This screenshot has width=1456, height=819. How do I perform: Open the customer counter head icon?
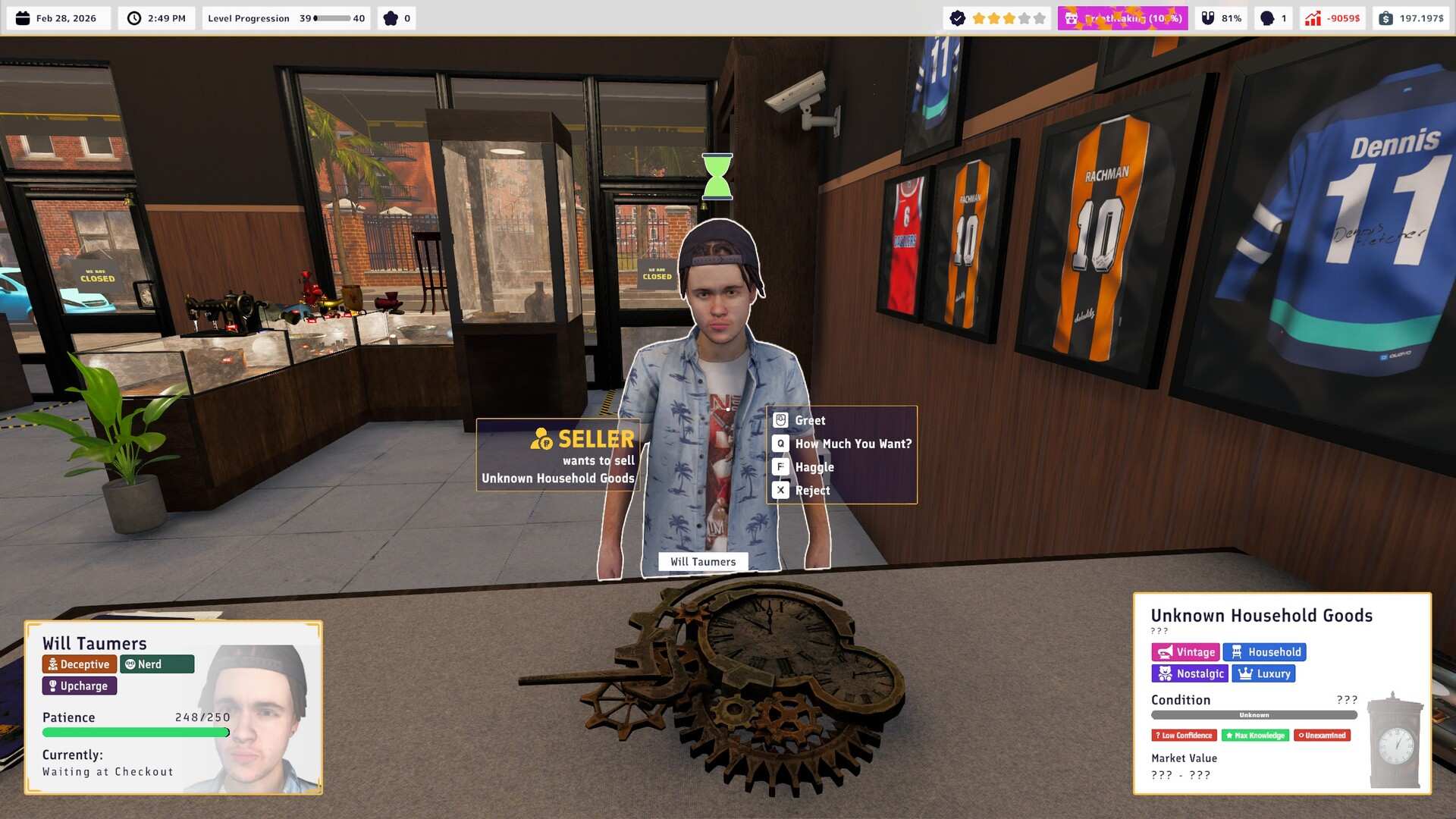1266,17
